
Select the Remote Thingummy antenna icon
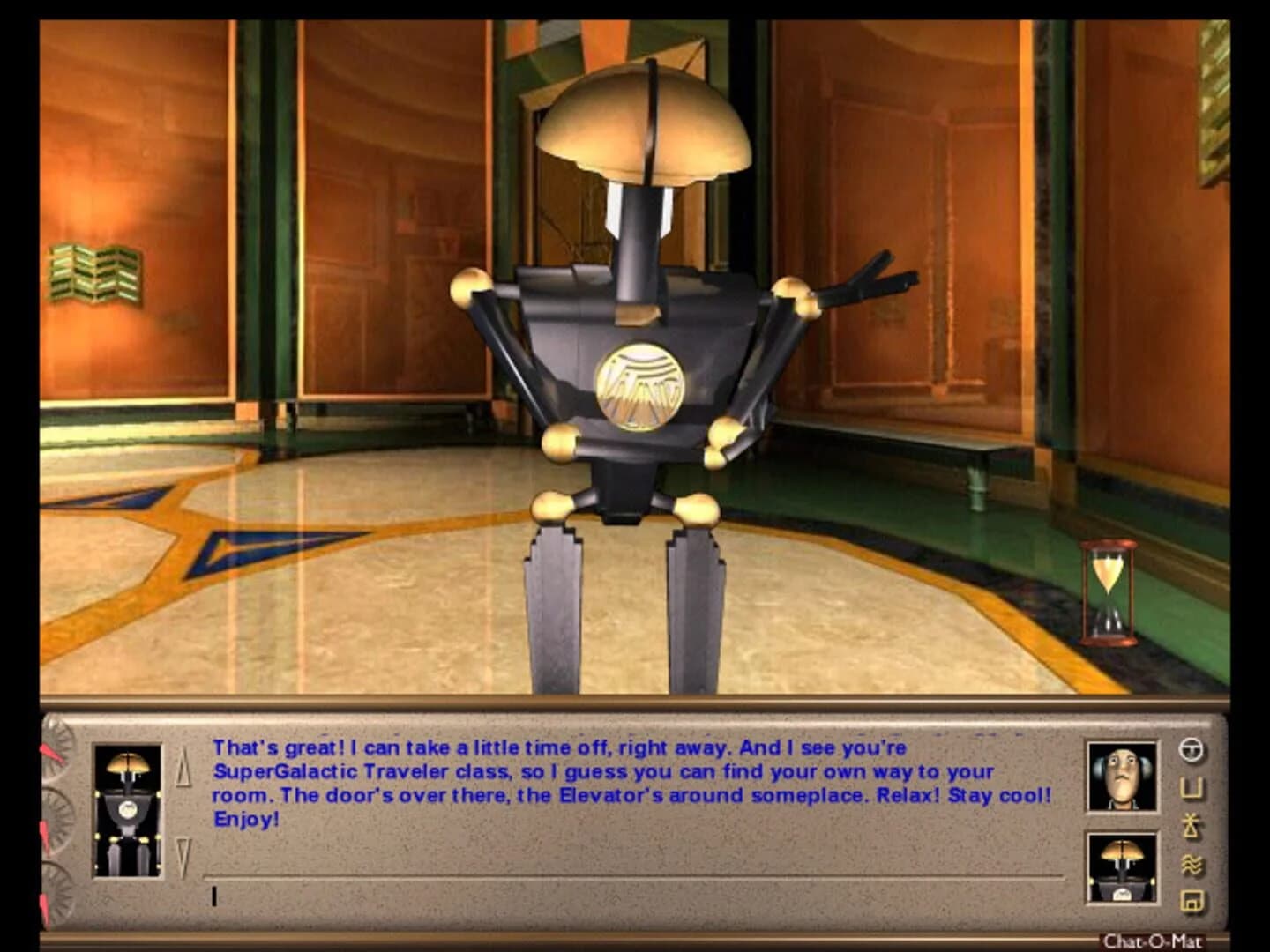pos(1191,824)
